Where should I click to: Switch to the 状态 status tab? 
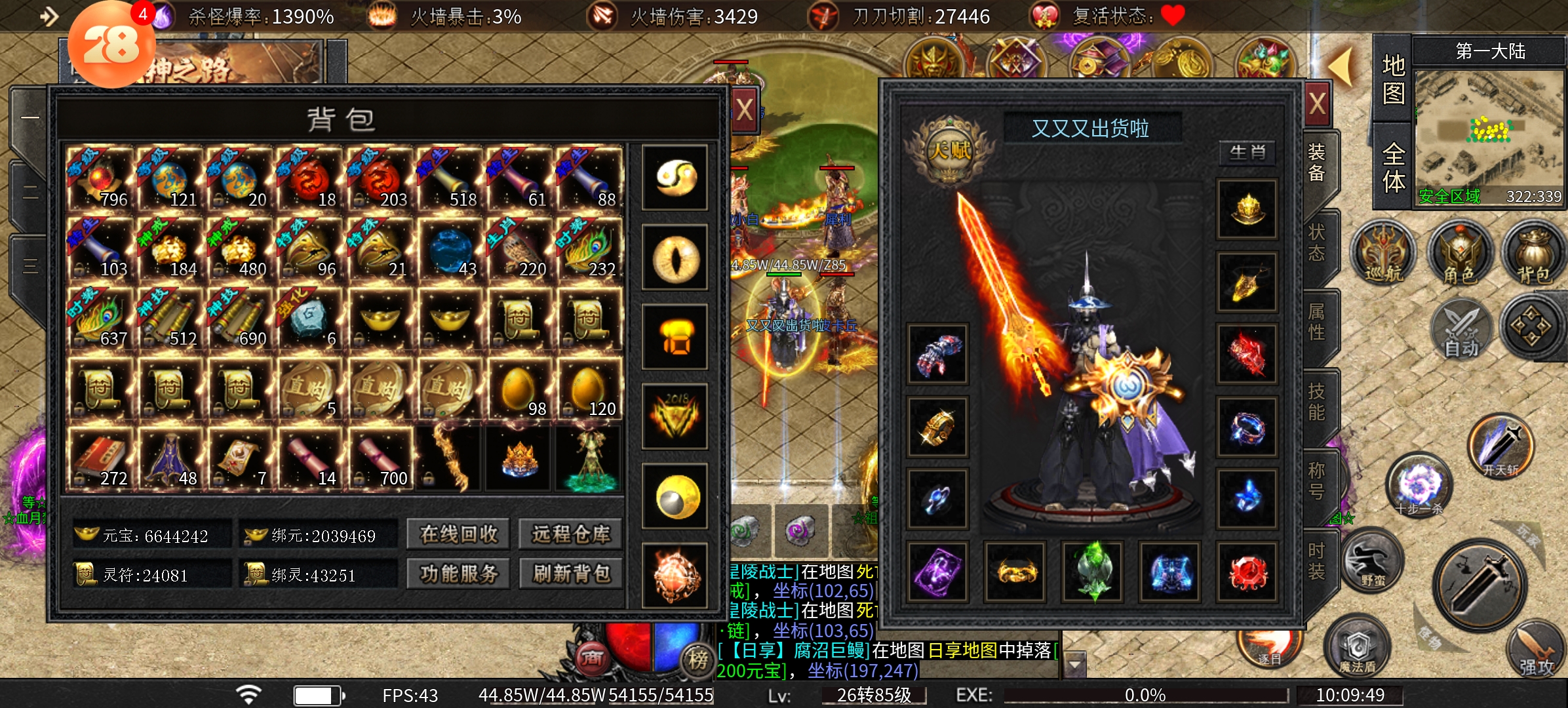(x=1317, y=243)
